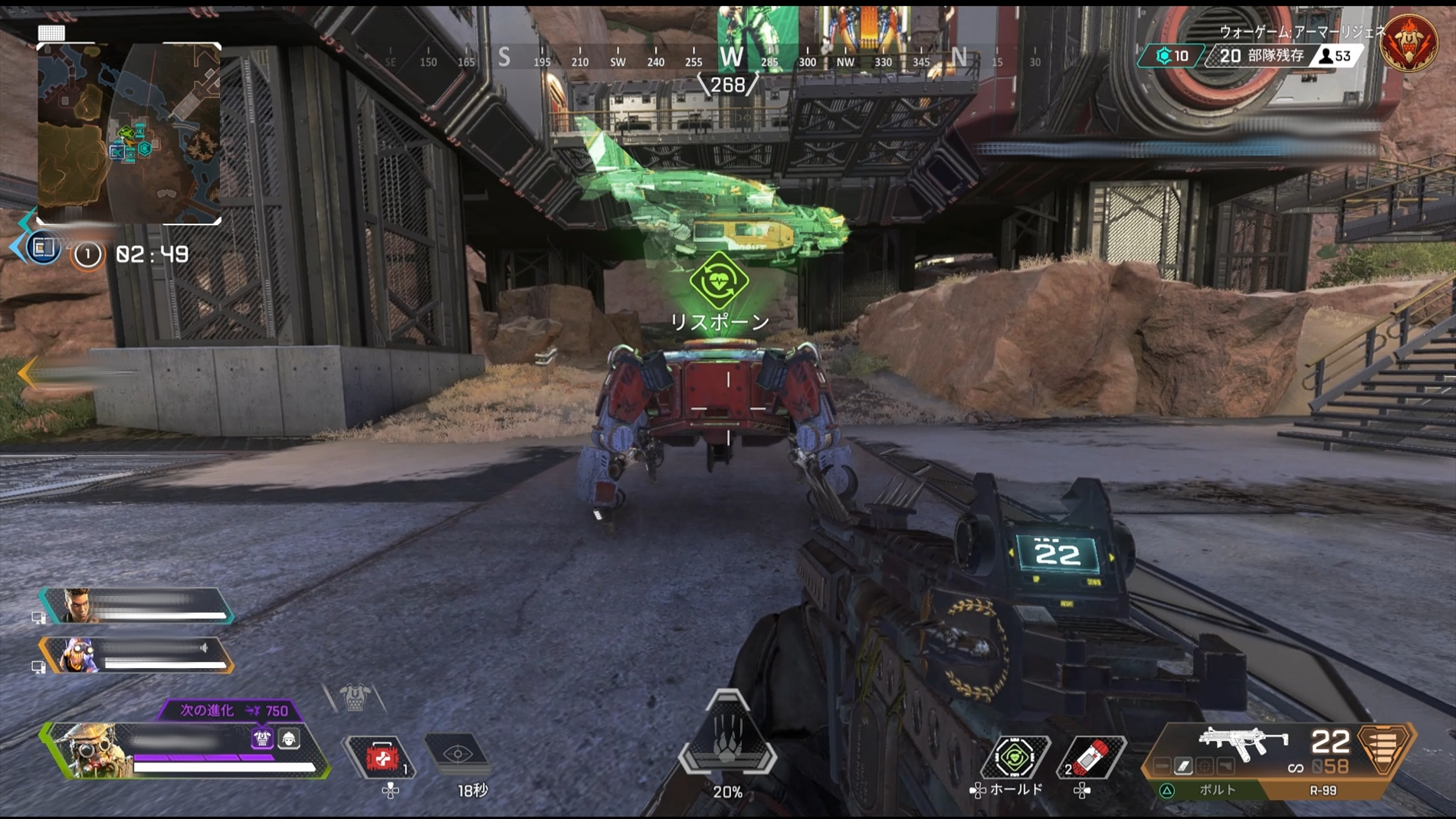Click the crafting materials icon showing 10
Screen dimensions: 1456x819
[1163, 55]
